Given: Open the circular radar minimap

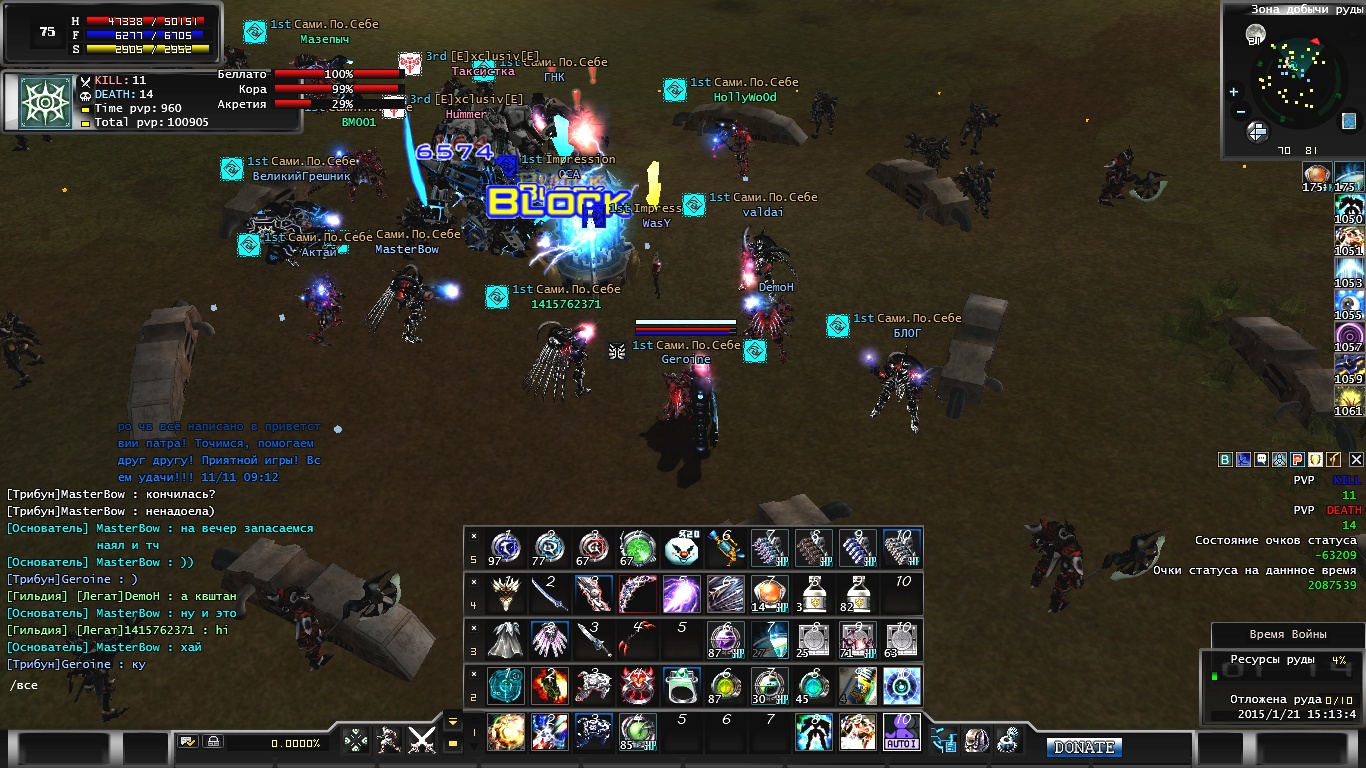Looking at the screenshot, I should tap(1294, 82).
